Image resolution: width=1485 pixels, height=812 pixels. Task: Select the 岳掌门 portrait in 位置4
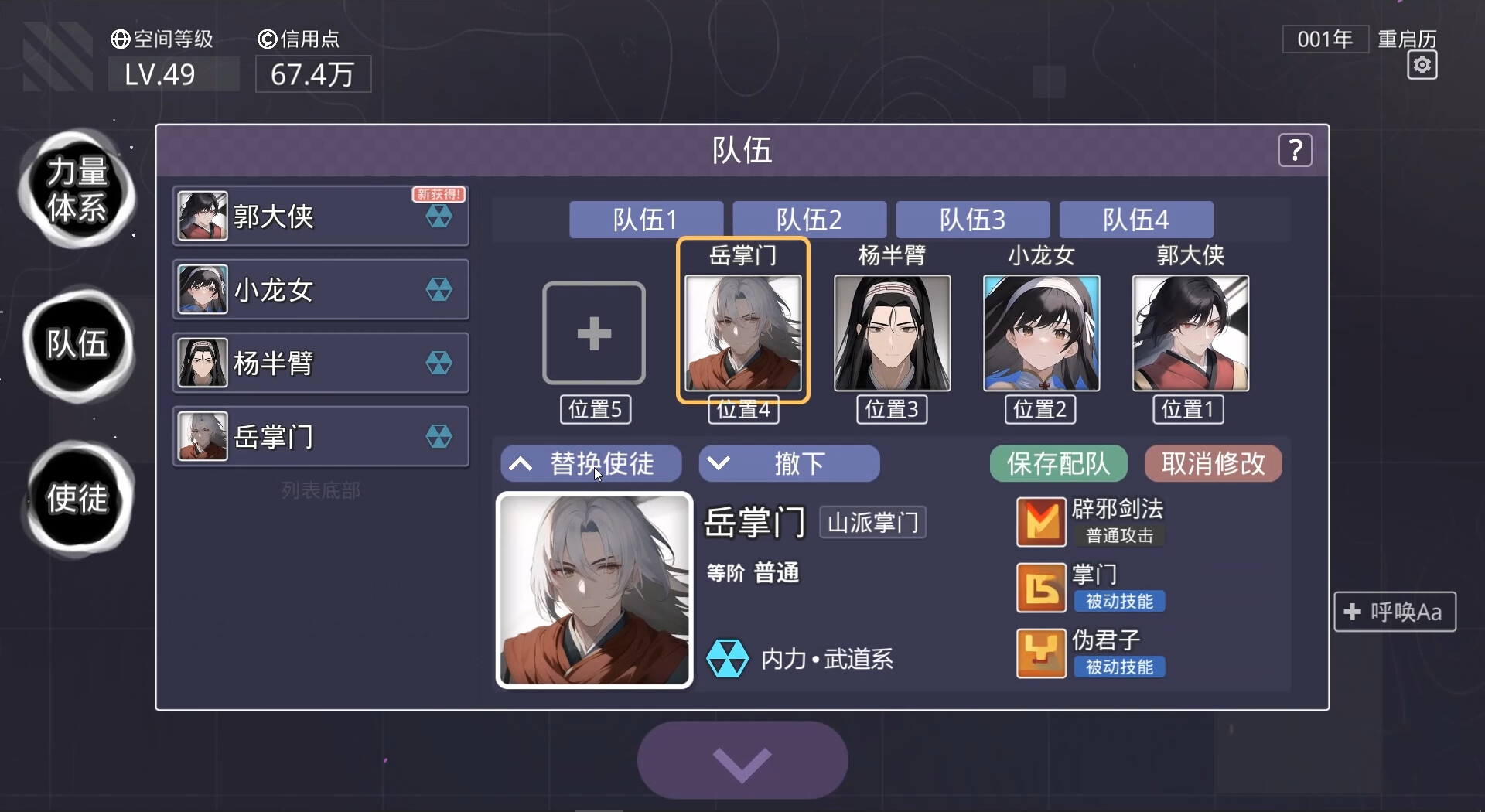click(x=742, y=333)
